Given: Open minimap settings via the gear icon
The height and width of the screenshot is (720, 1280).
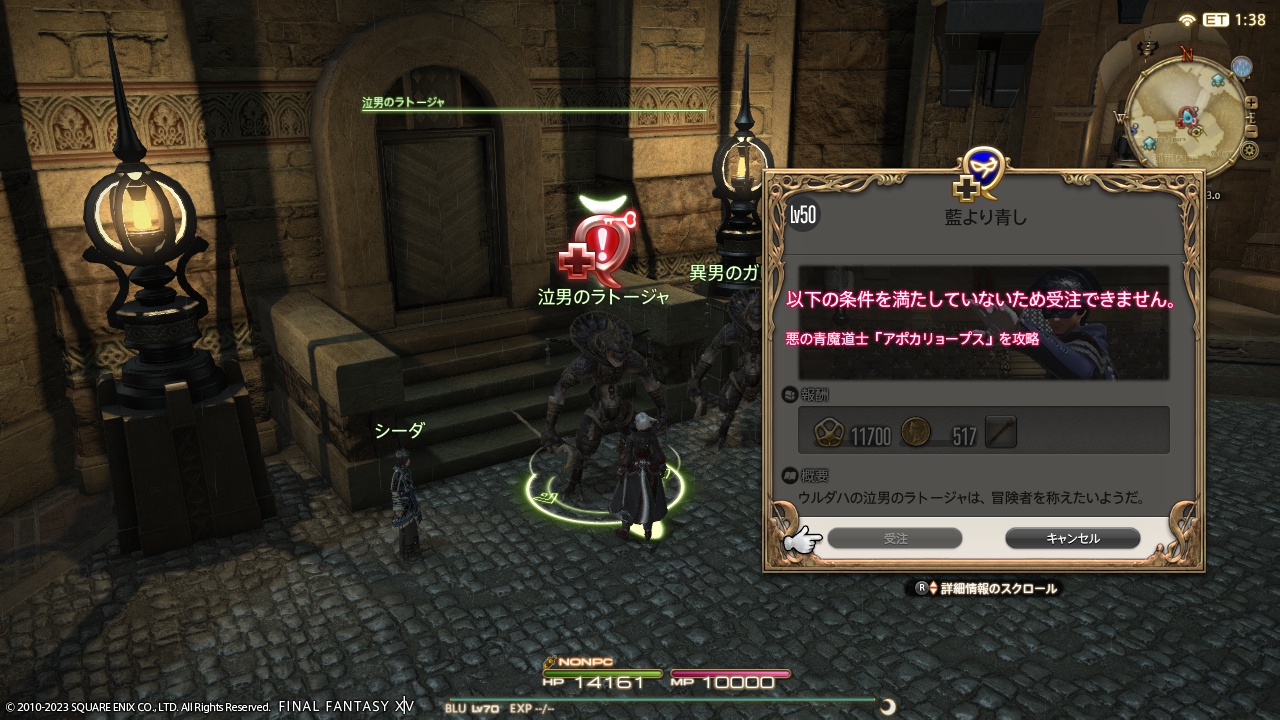Looking at the screenshot, I should tap(1248, 148).
